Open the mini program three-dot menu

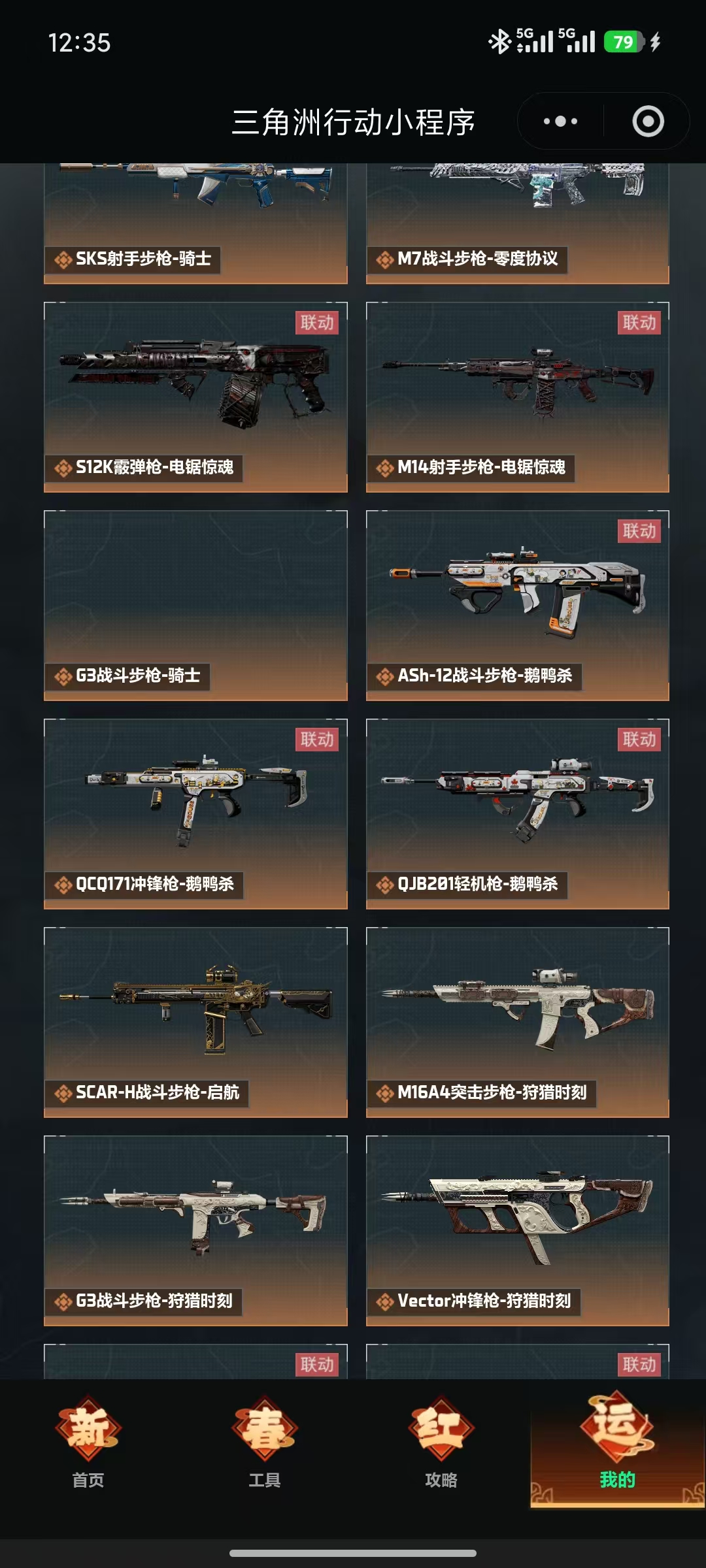coord(561,122)
